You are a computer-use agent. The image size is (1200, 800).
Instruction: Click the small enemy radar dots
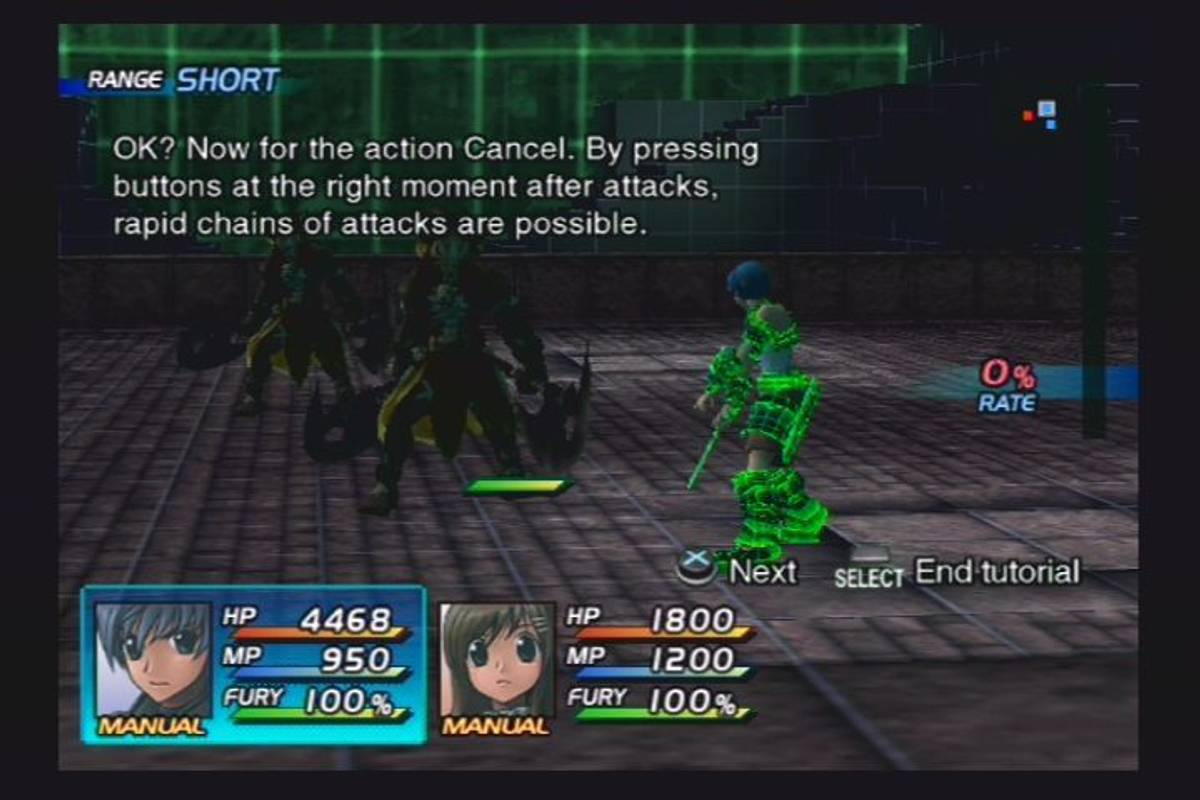tap(1042, 114)
